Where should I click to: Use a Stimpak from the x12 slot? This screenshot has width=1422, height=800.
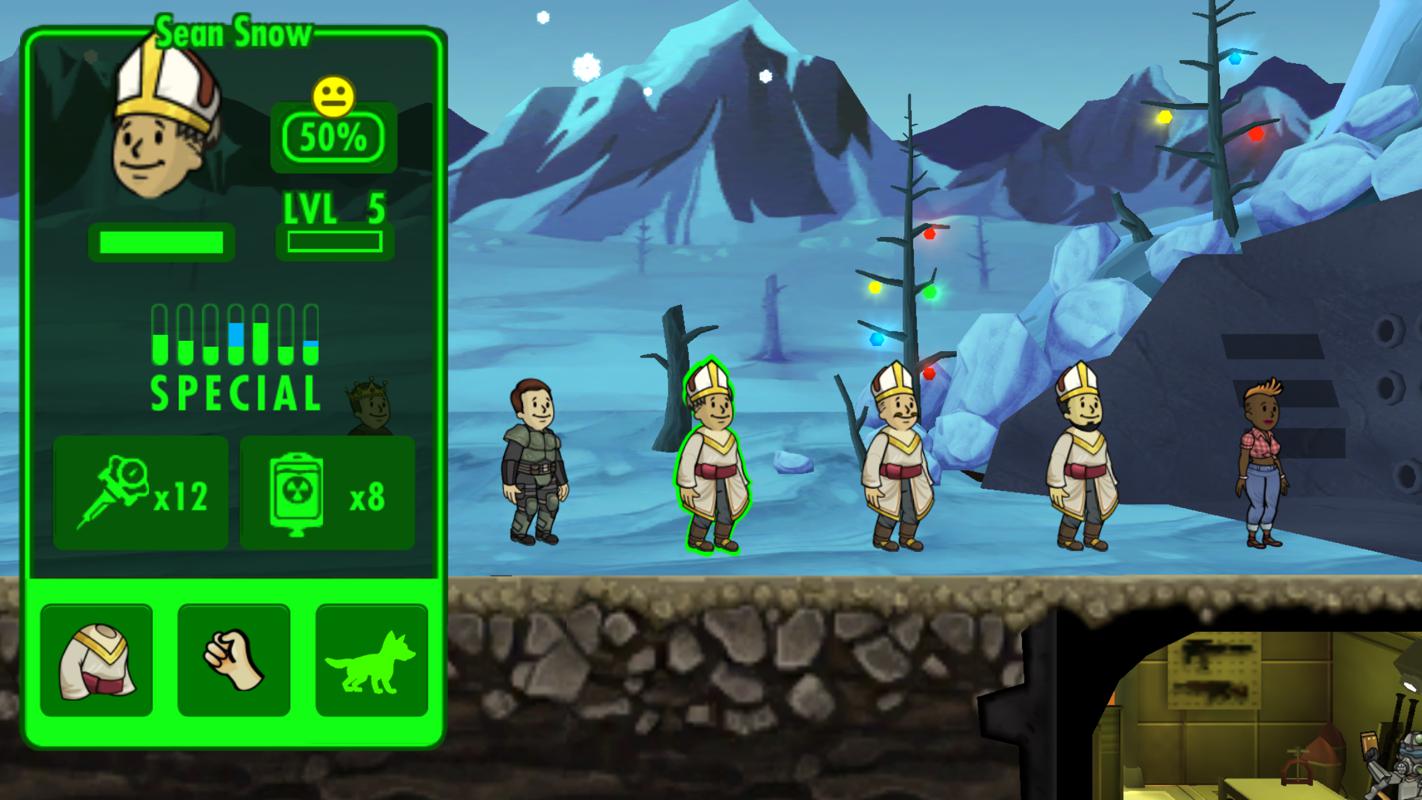pos(140,493)
